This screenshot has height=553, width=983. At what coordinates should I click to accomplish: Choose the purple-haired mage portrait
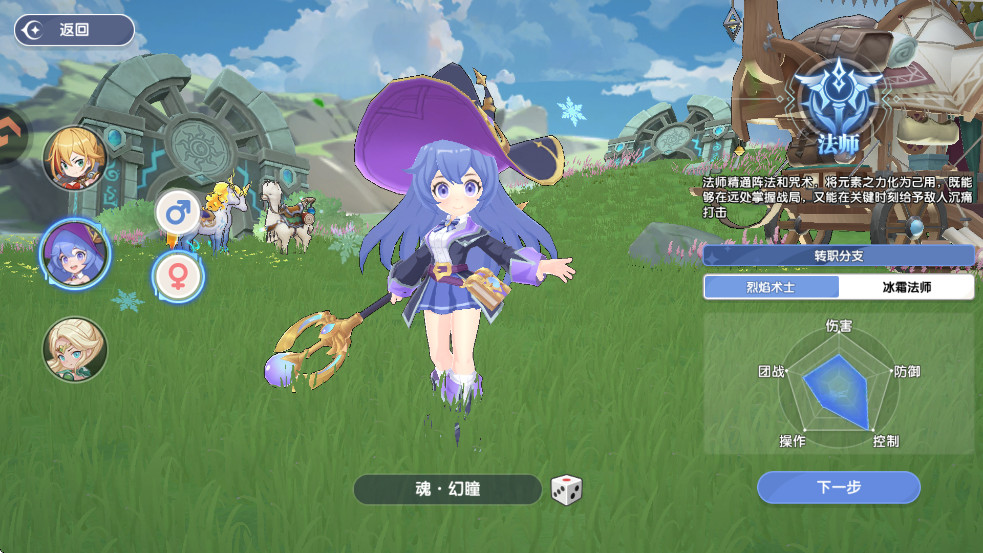[75, 254]
